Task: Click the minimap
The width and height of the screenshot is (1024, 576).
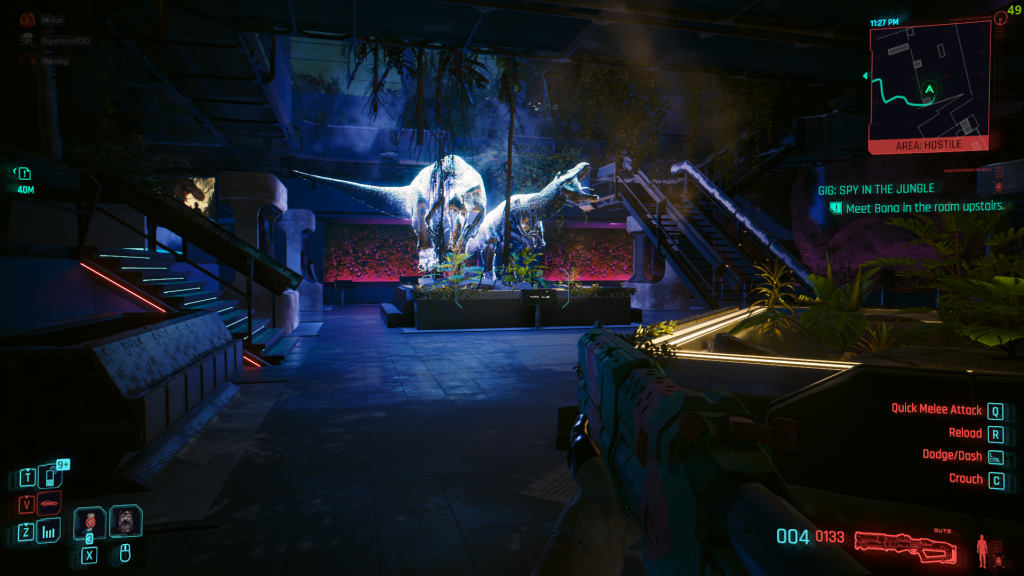Action: coord(929,83)
